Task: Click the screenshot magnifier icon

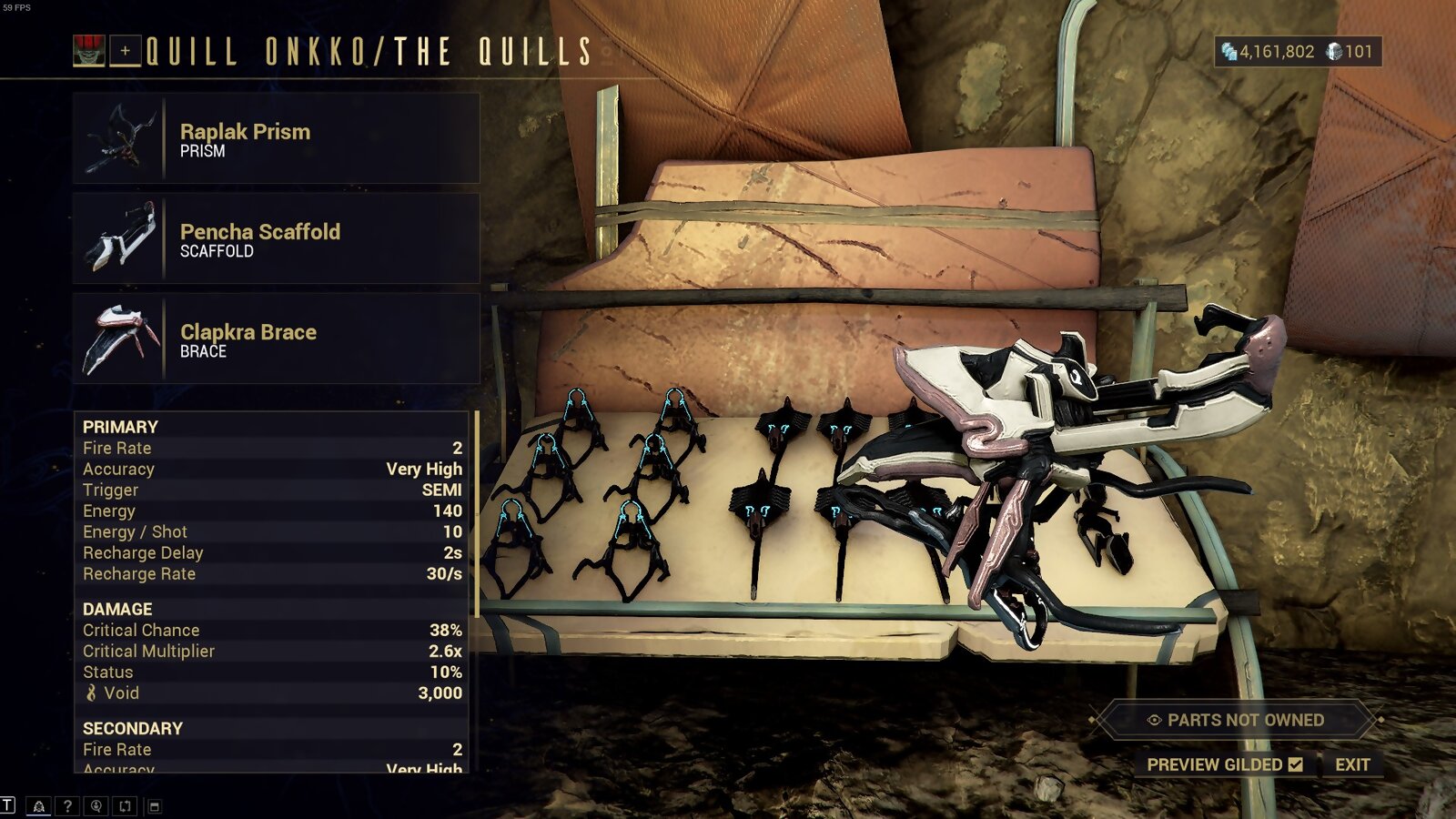Action: [95, 805]
